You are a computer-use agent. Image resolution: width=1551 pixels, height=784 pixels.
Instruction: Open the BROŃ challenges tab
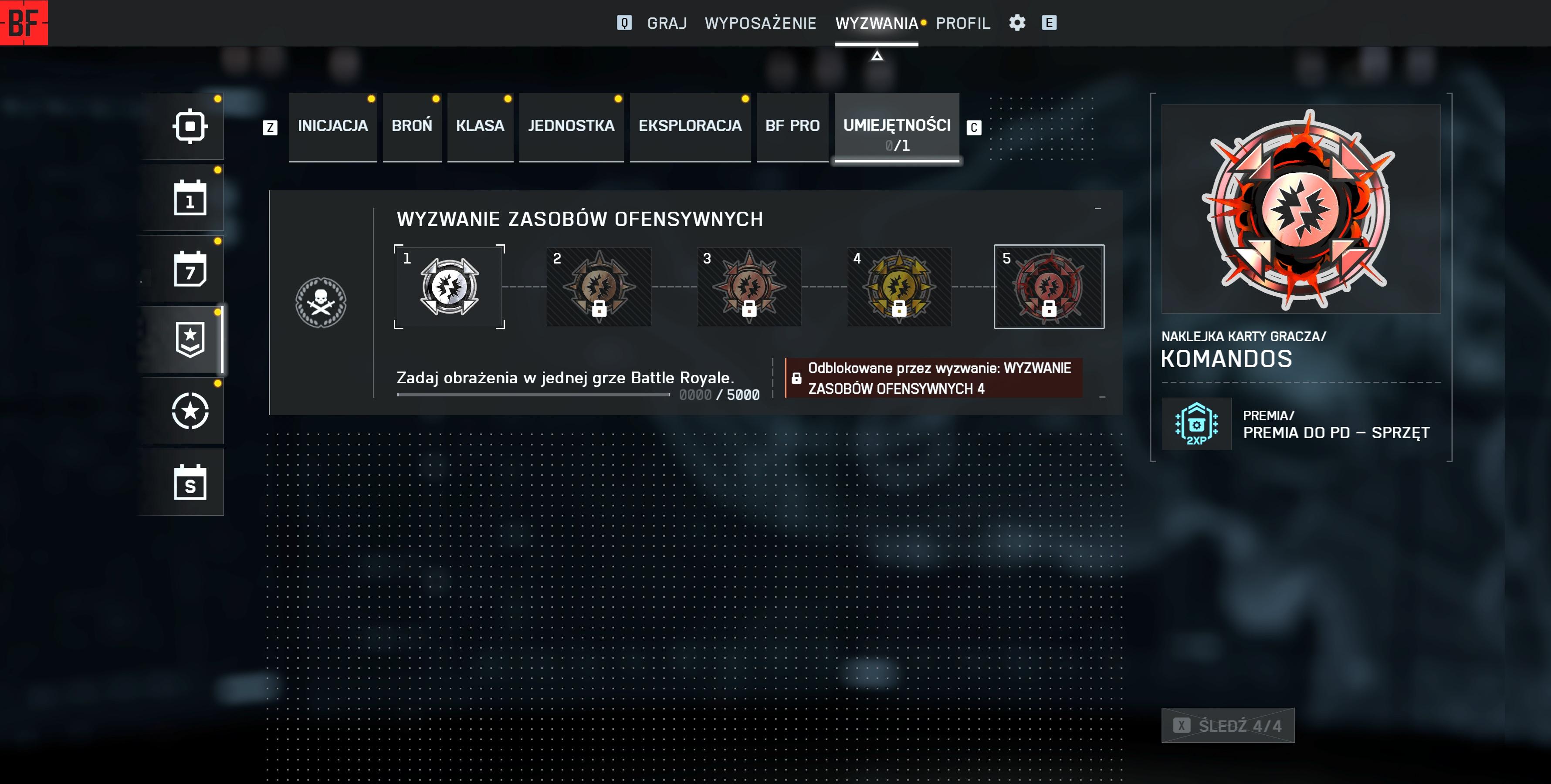coord(412,126)
